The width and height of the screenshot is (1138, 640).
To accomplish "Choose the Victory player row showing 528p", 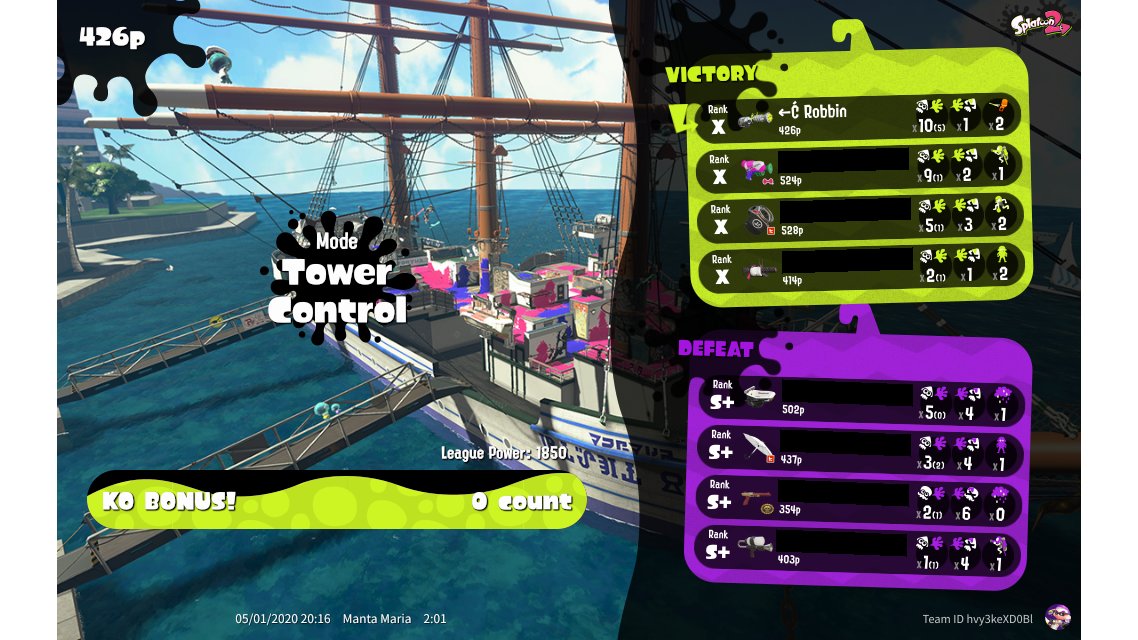I will (x=860, y=218).
